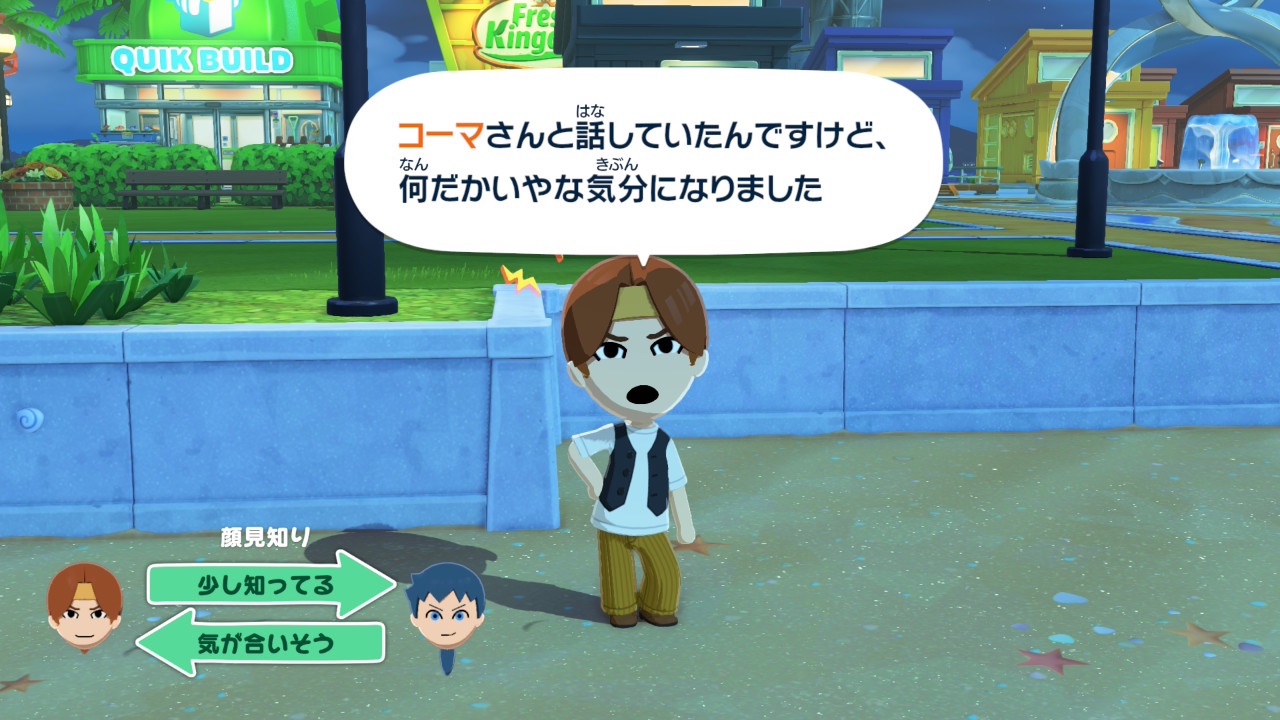Image resolution: width=1280 pixels, height=720 pixels.
Task: Select the brown-haired Mii face icon
Action: (x=85, y=606)
